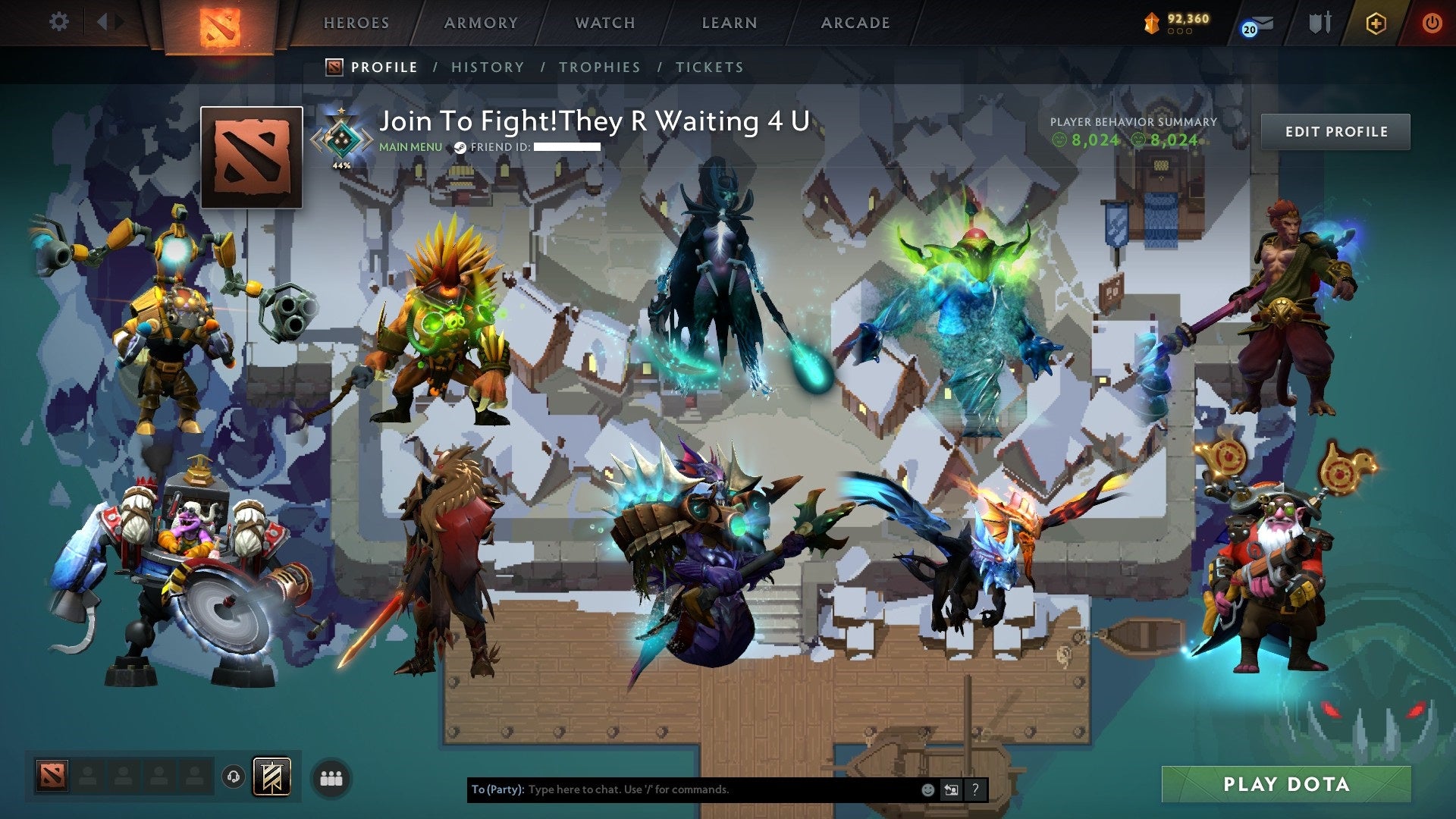Click the screenshot sharing icon in chat bar
This screenshot has width=1456, height=819.
950,789
